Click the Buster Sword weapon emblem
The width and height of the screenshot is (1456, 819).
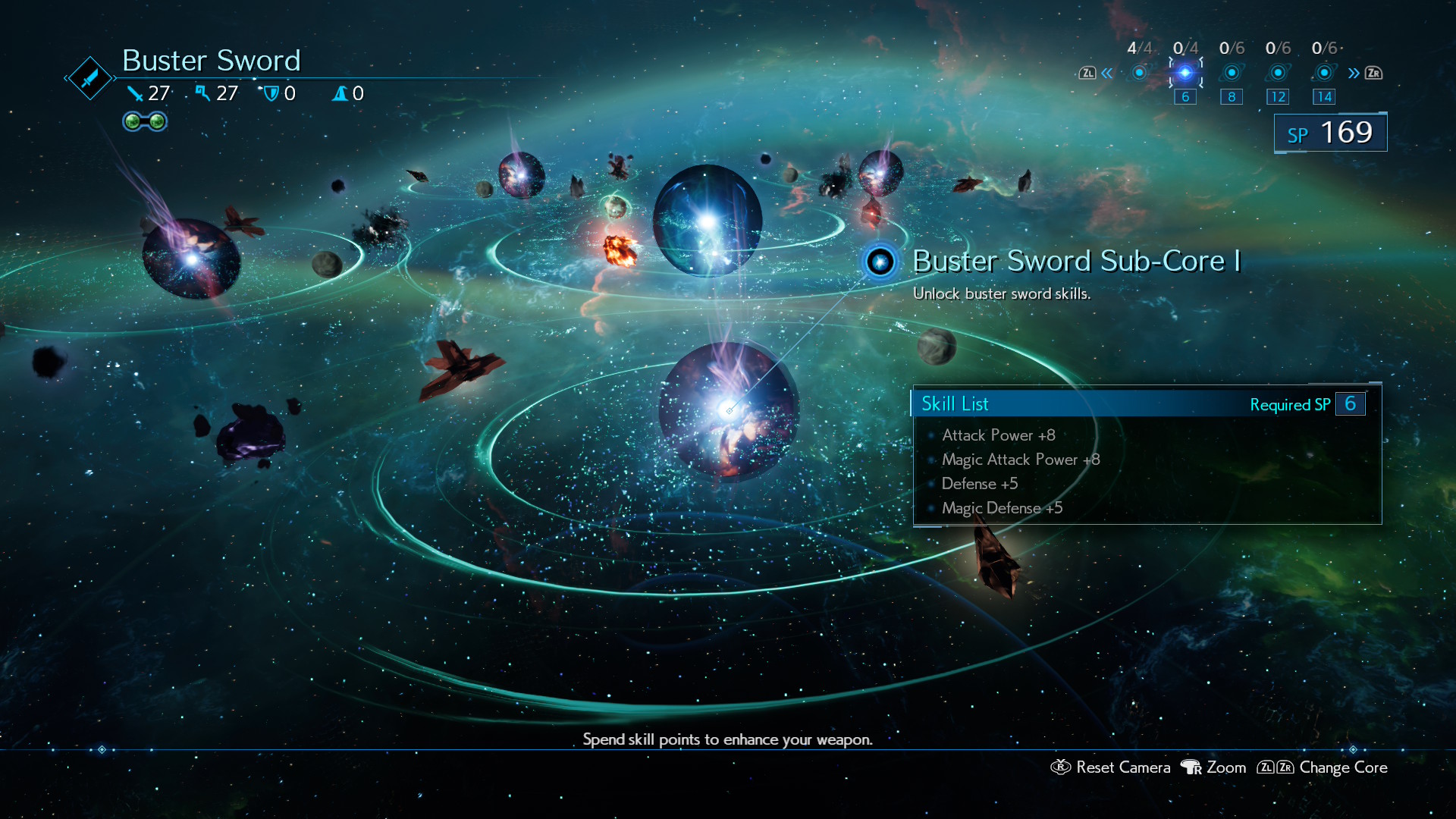click(89, 78)
